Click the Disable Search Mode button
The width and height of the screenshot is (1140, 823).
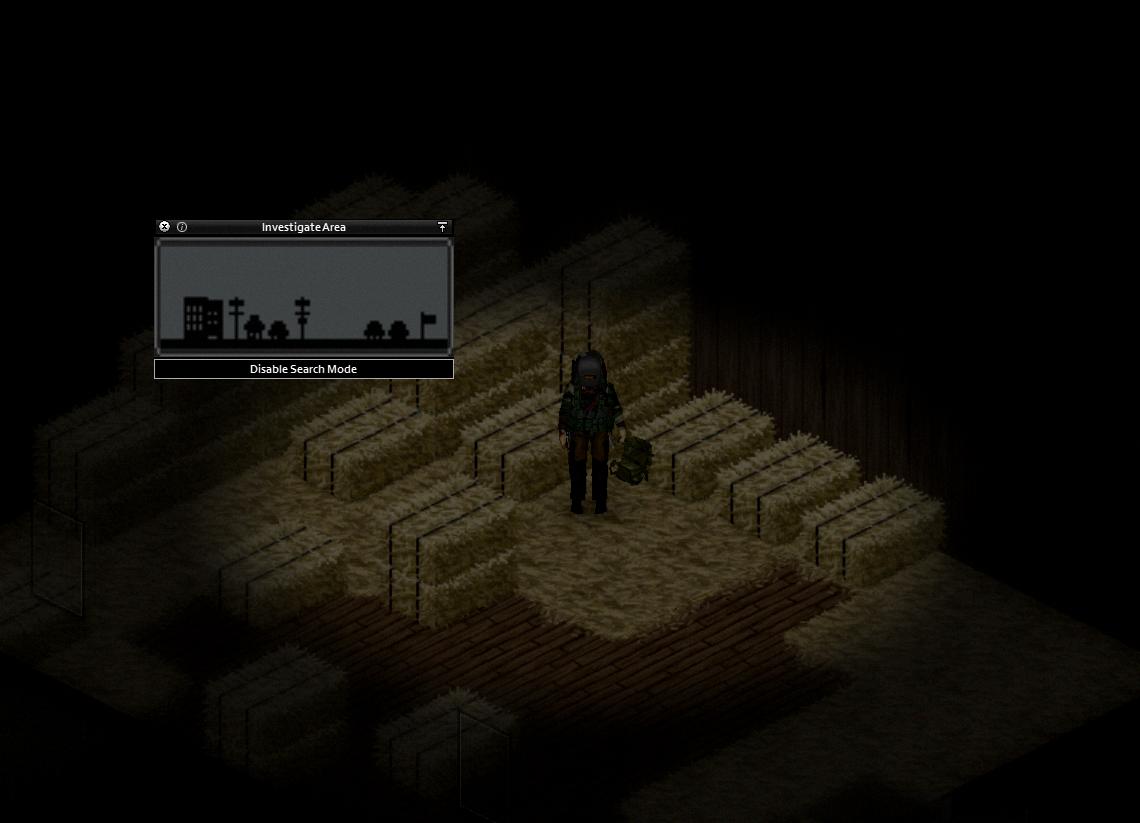pos(304,369)
